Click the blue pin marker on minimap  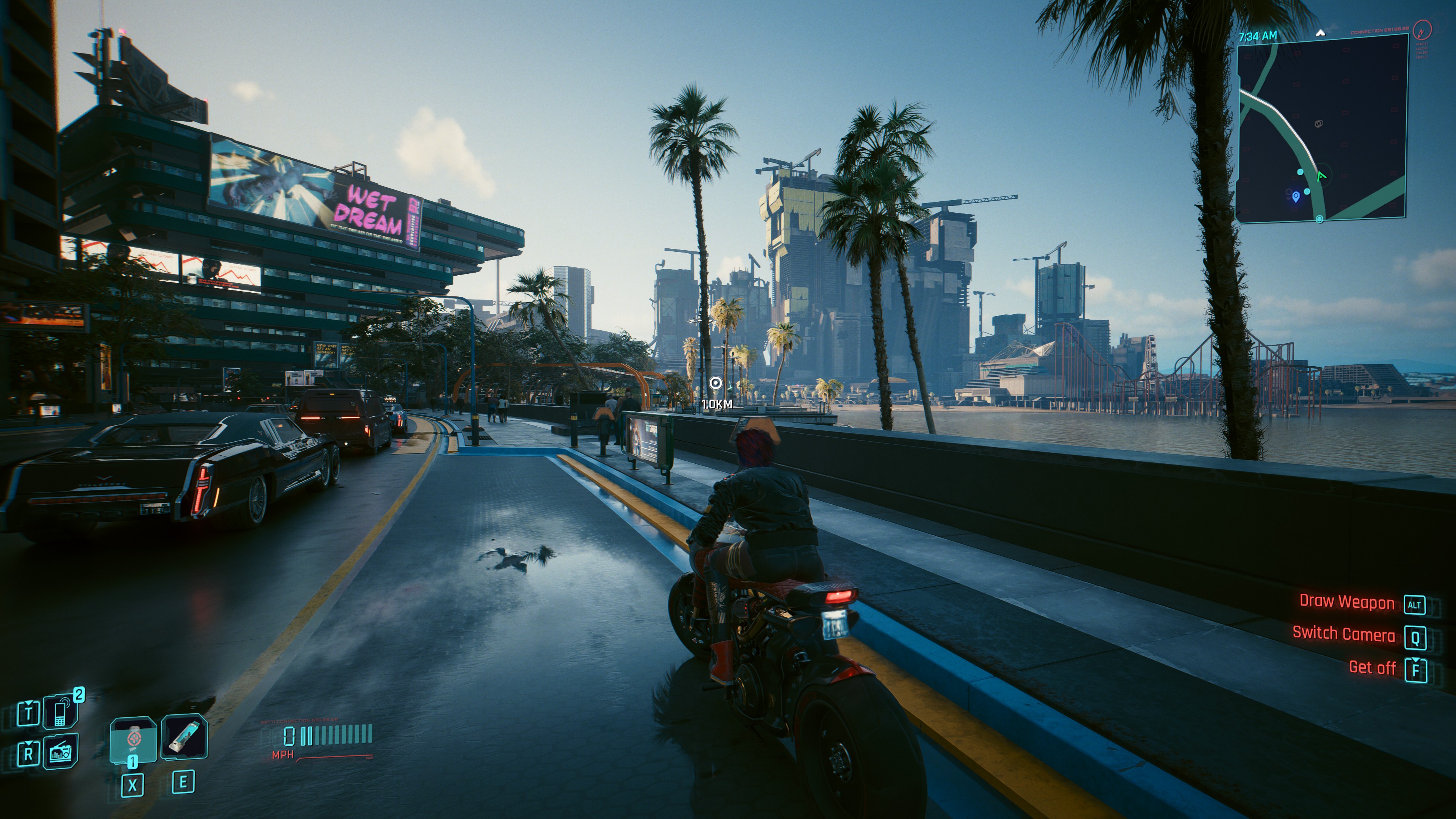coord(1296,196)
